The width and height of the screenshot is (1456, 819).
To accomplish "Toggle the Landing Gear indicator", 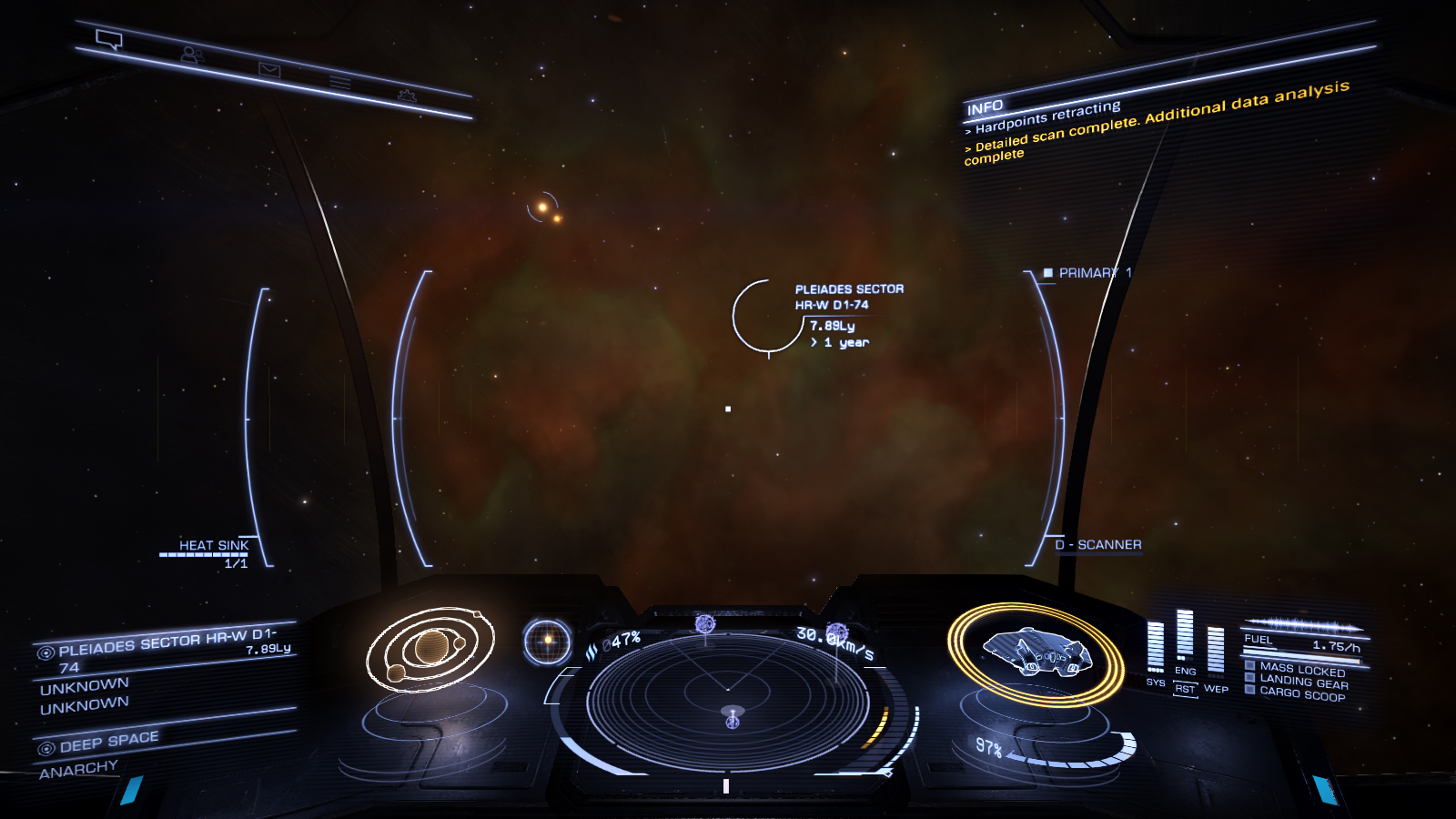I will coord(1303,681).
